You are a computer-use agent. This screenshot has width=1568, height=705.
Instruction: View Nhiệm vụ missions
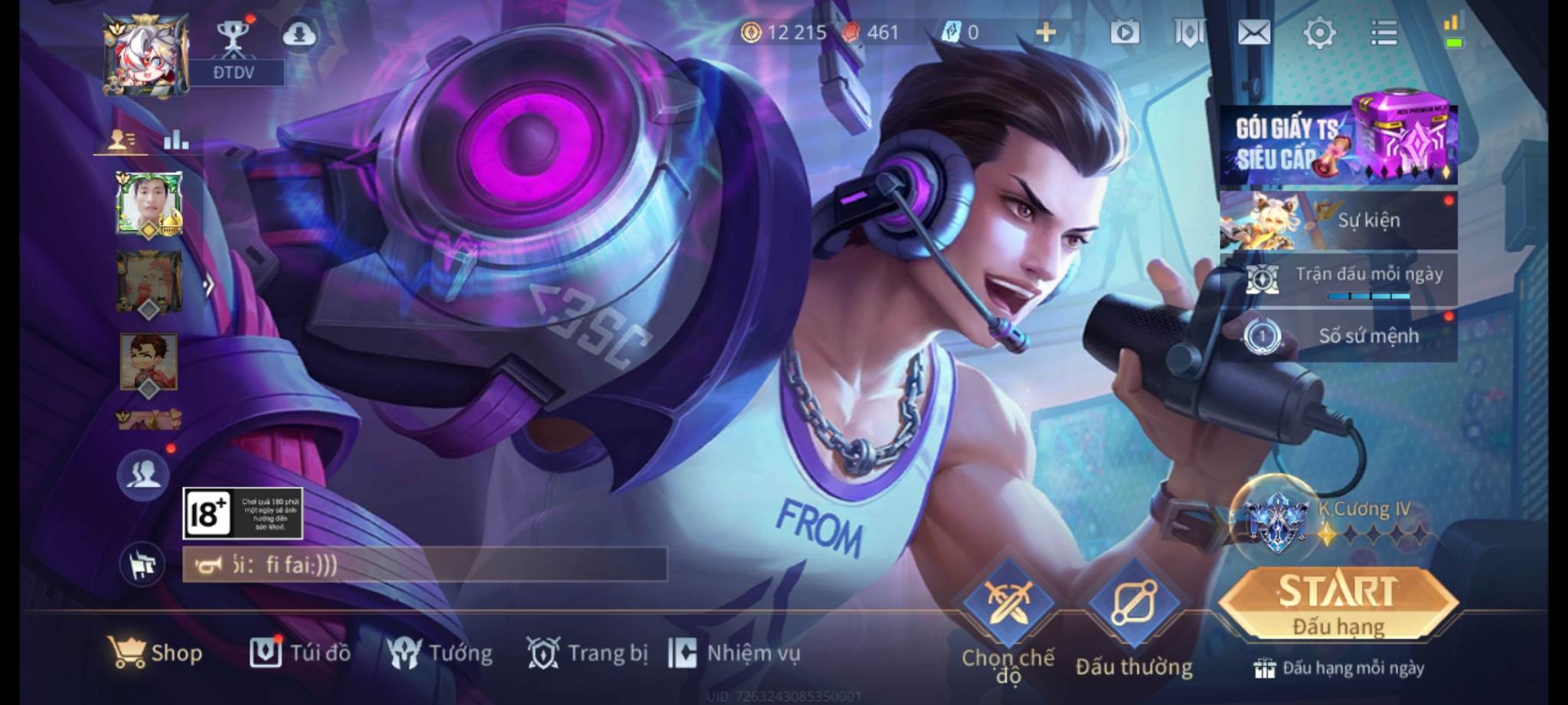coord(734,653)
